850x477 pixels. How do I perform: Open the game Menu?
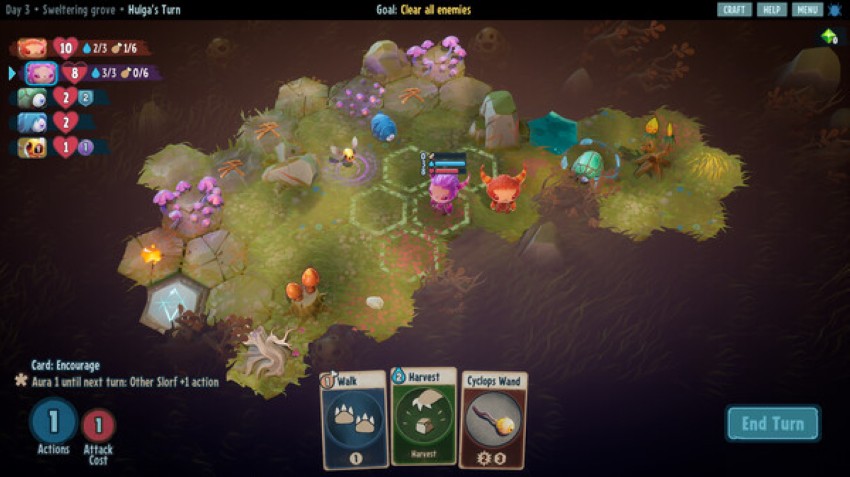[x=807, y=10]
